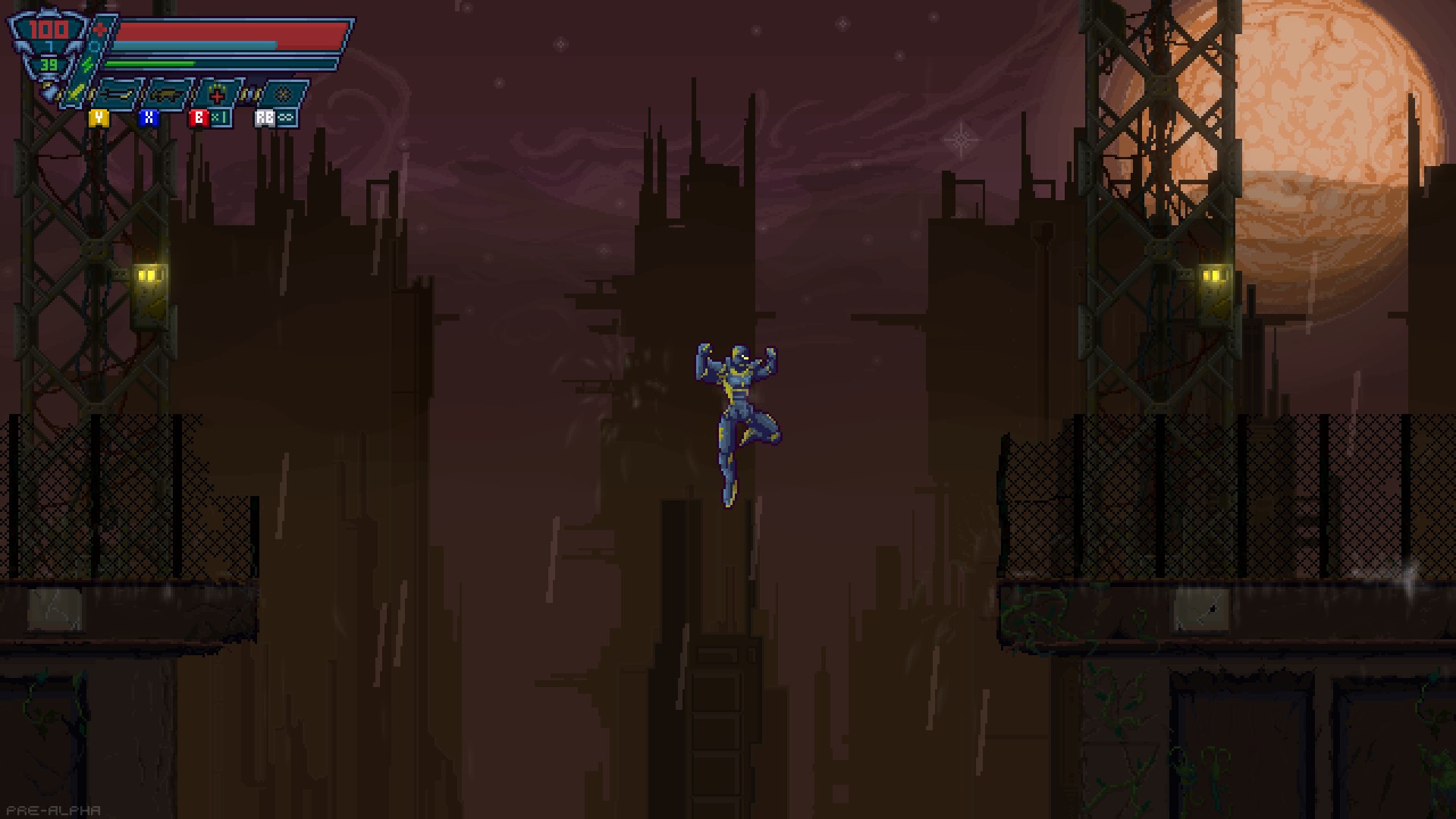The image size is (1456, 819).
Task: Click the level 39 number on the crest
Action: coord(49,64)
